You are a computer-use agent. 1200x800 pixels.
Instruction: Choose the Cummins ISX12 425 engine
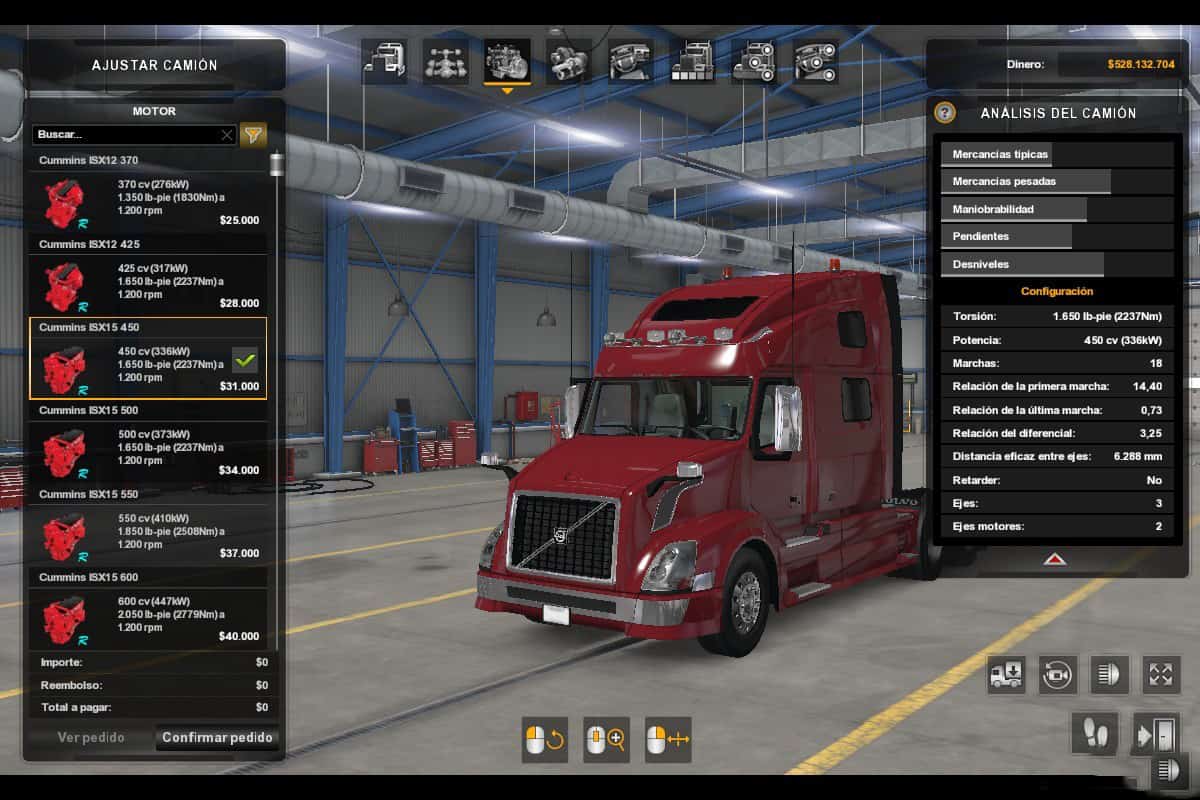[148, 282]
